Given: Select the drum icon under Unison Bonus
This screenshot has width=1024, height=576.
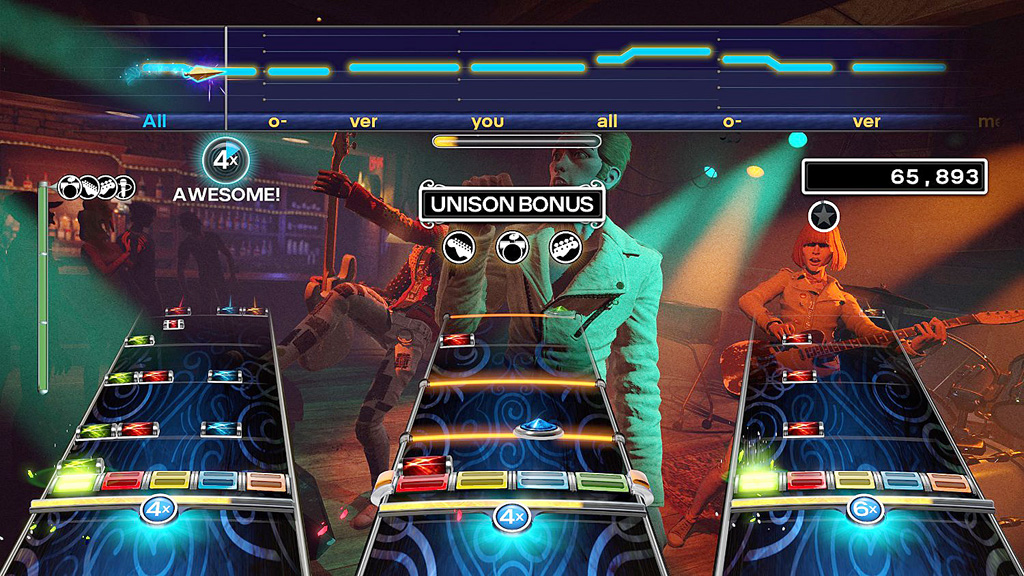Looking at the screenshot, I should tap(512, 245).
